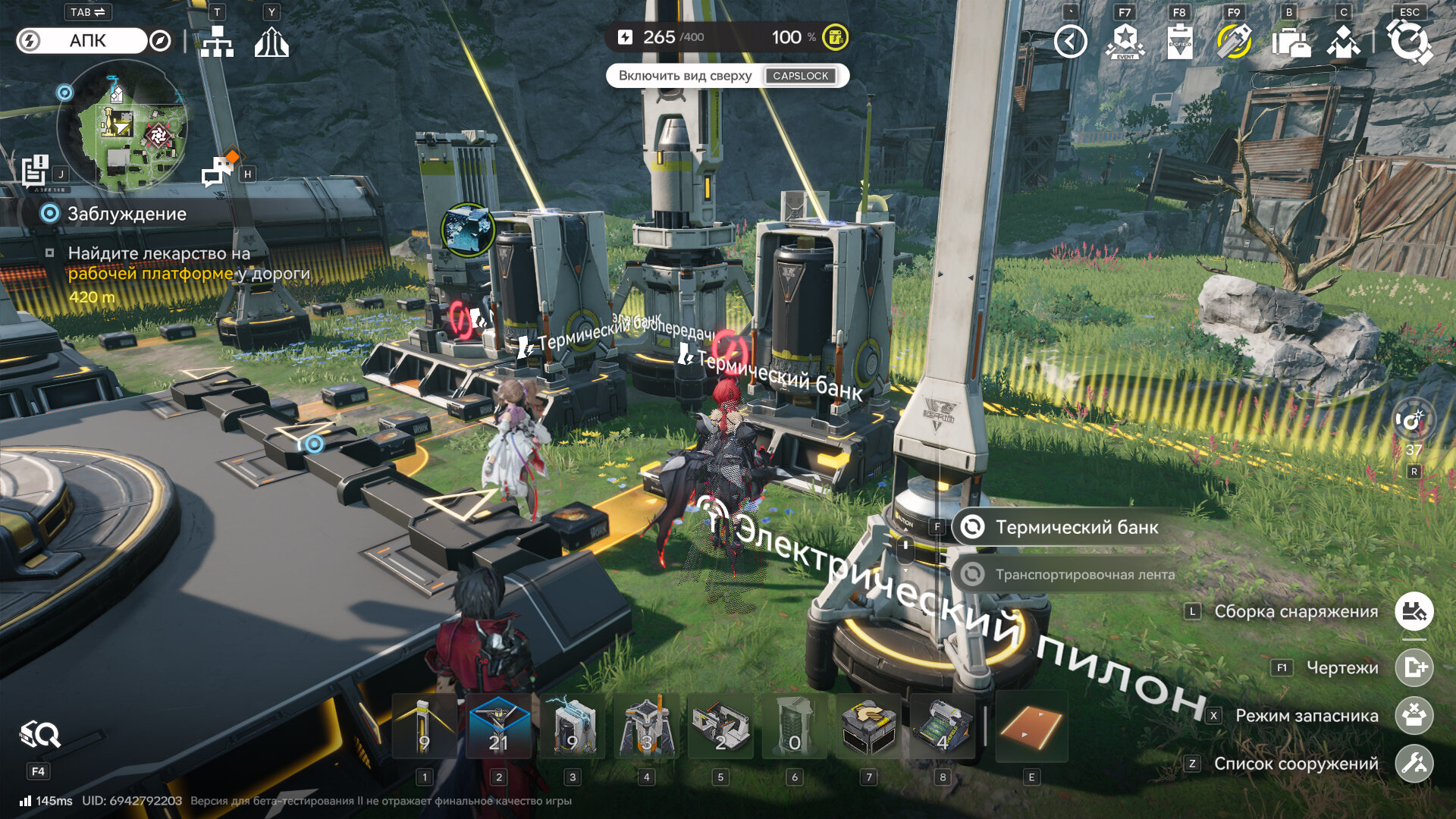Select the orange conveyor belt hotbar slot
The height and width of the screenshot is (819, 1456).
pos(1031,726)
